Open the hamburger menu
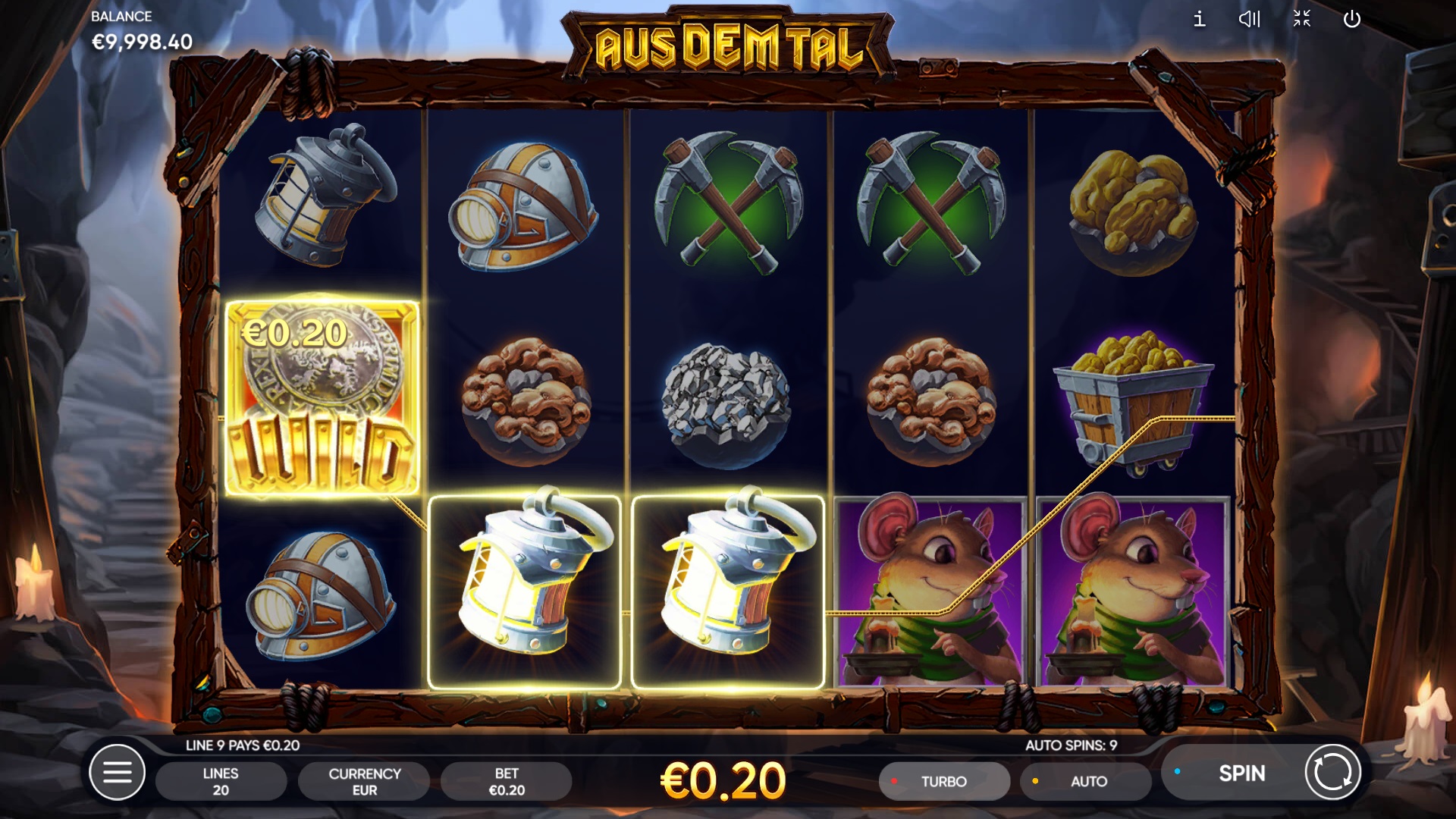The height and width of the screenshot is (819, 1456). [117, 773]
